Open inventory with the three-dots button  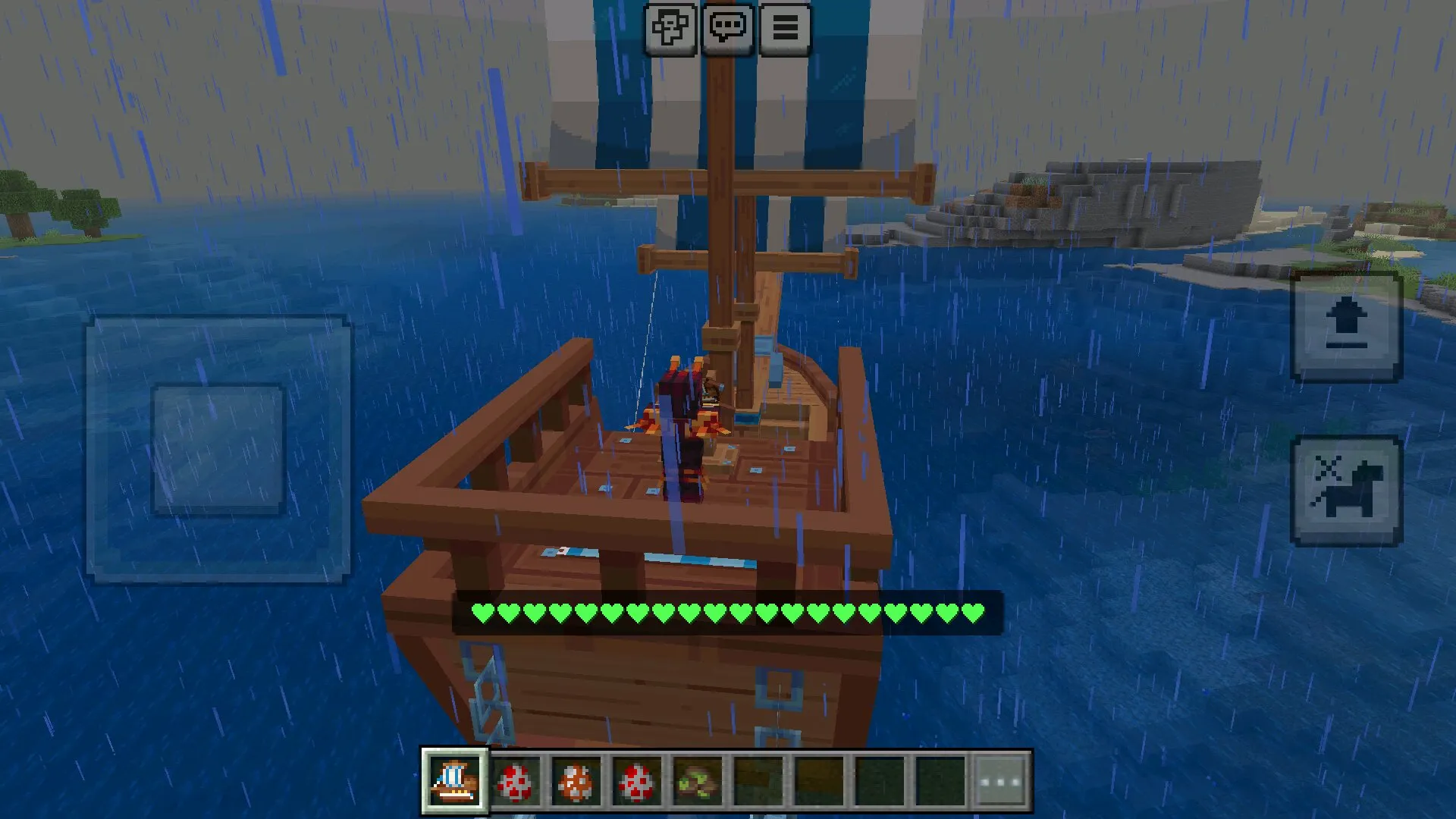tap(1001, 782)
